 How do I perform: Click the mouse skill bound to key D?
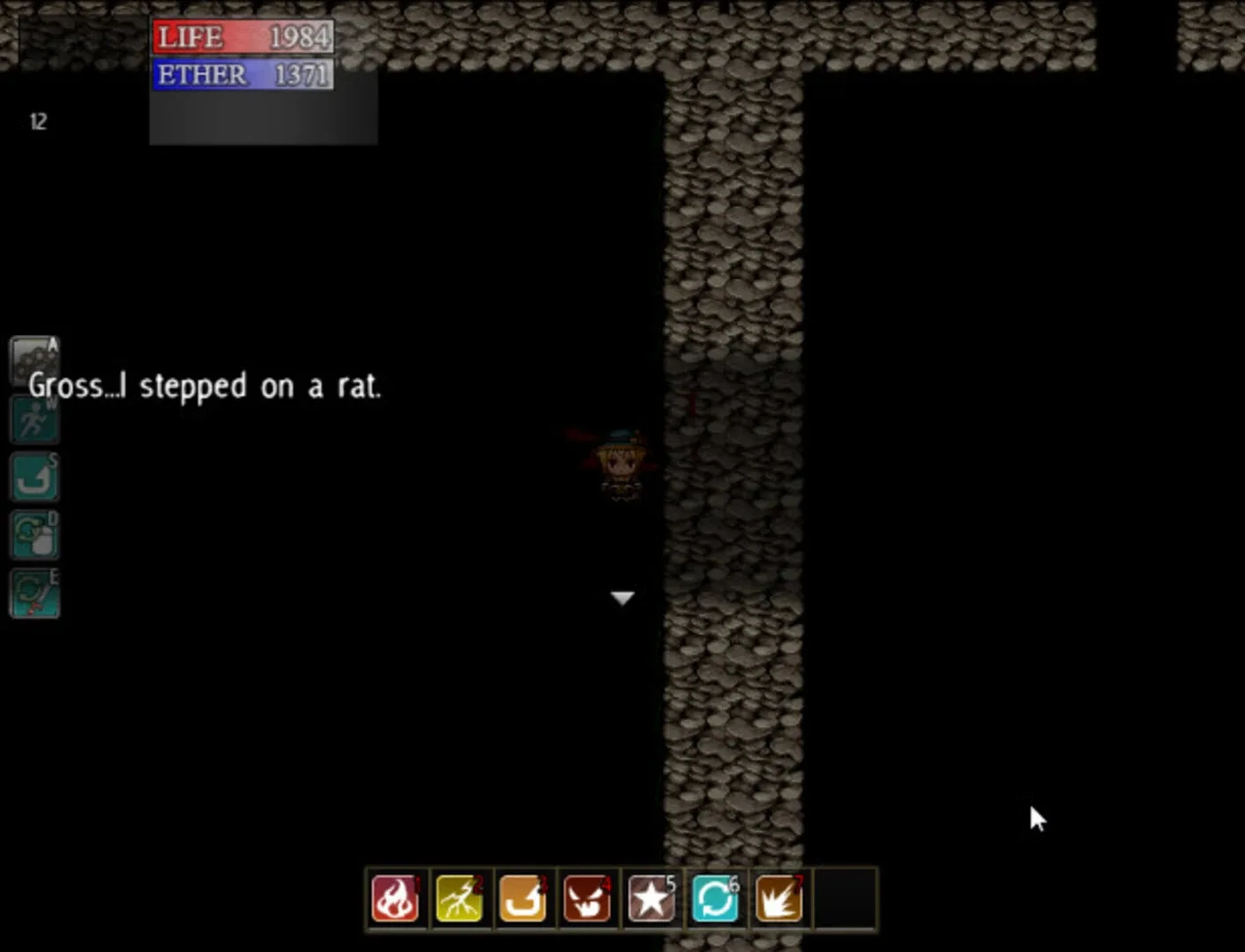tap(34, 534)
